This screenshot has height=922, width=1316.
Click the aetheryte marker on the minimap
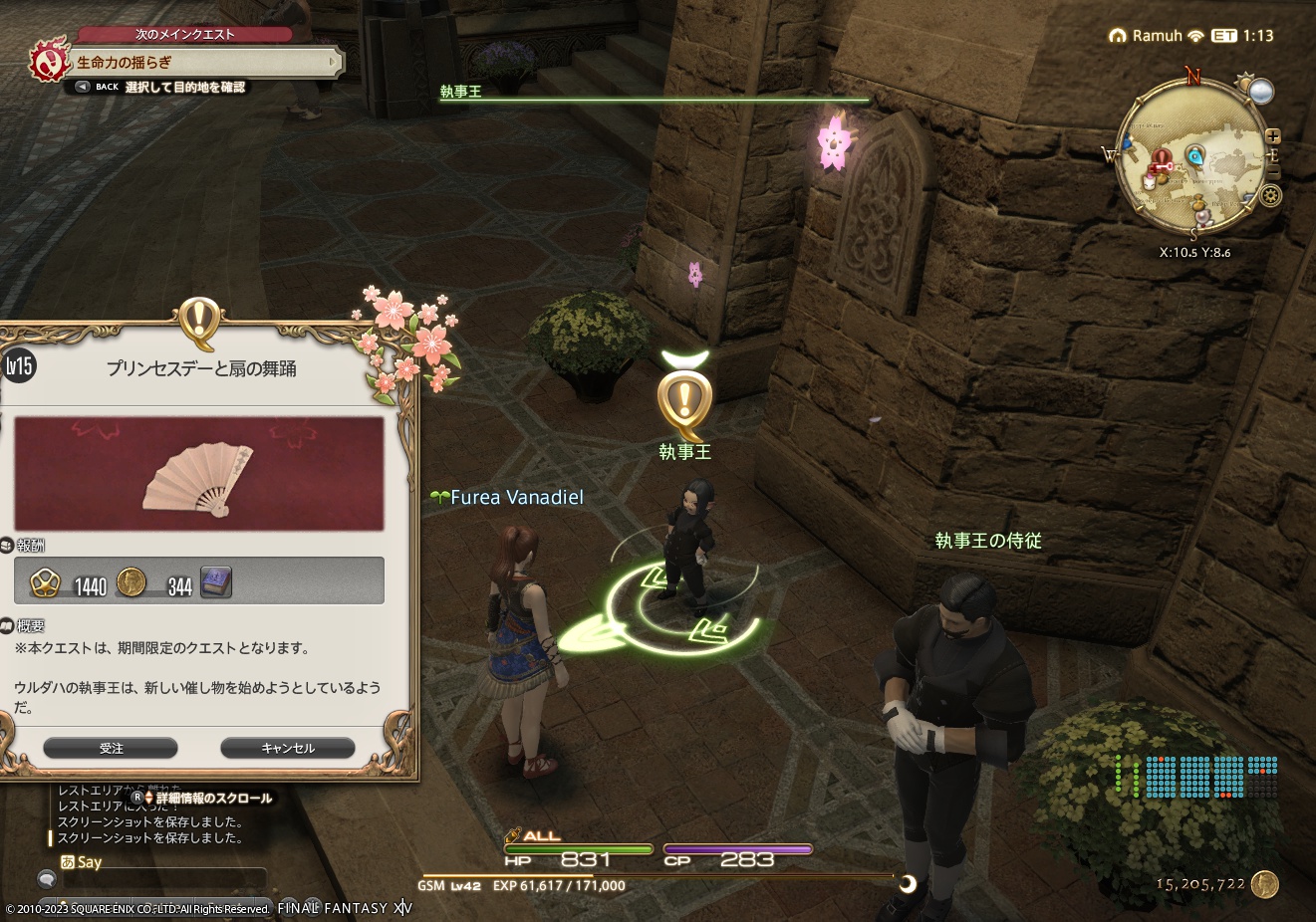point(1193,155)
